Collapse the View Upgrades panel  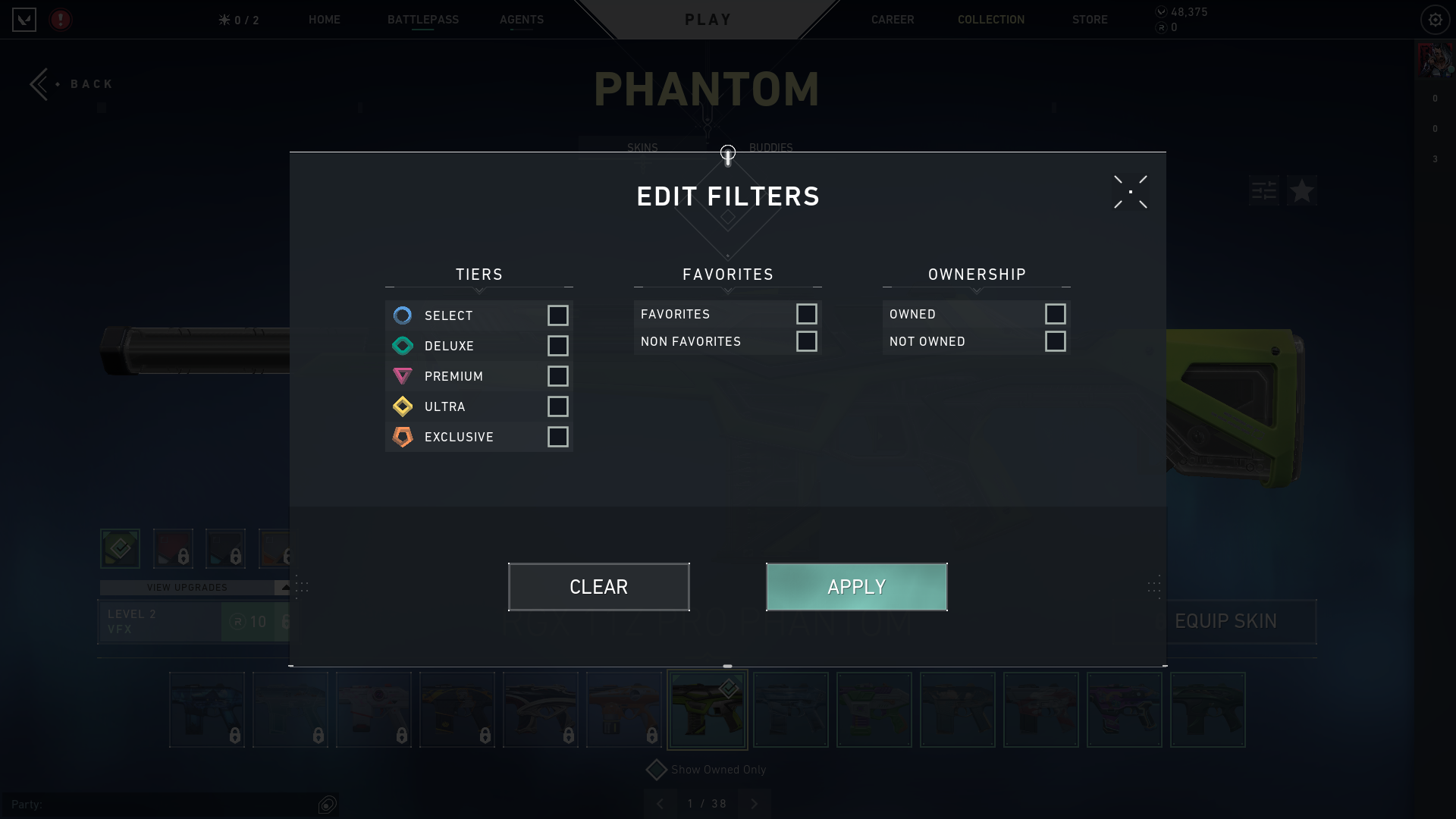point(284,586)
